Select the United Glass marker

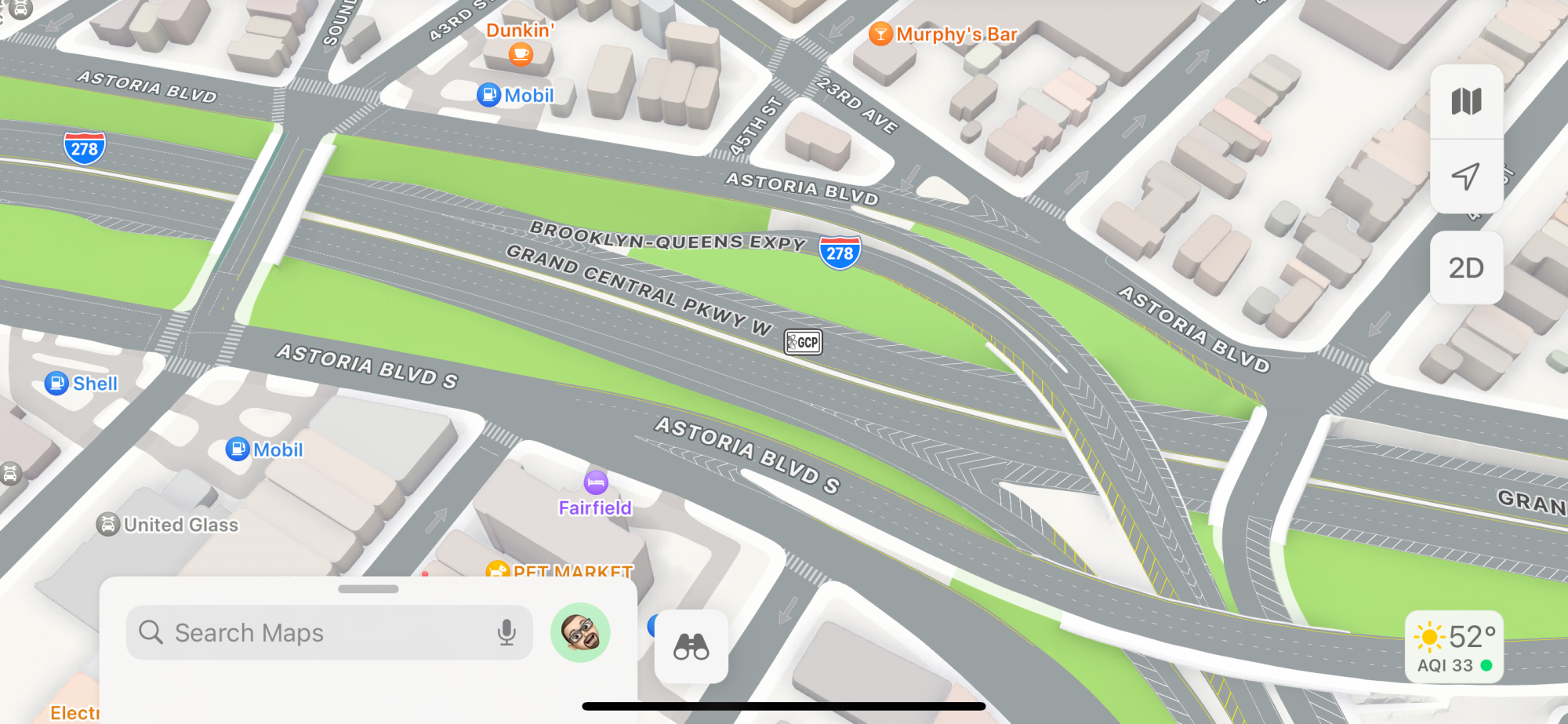tap(108, 525)
